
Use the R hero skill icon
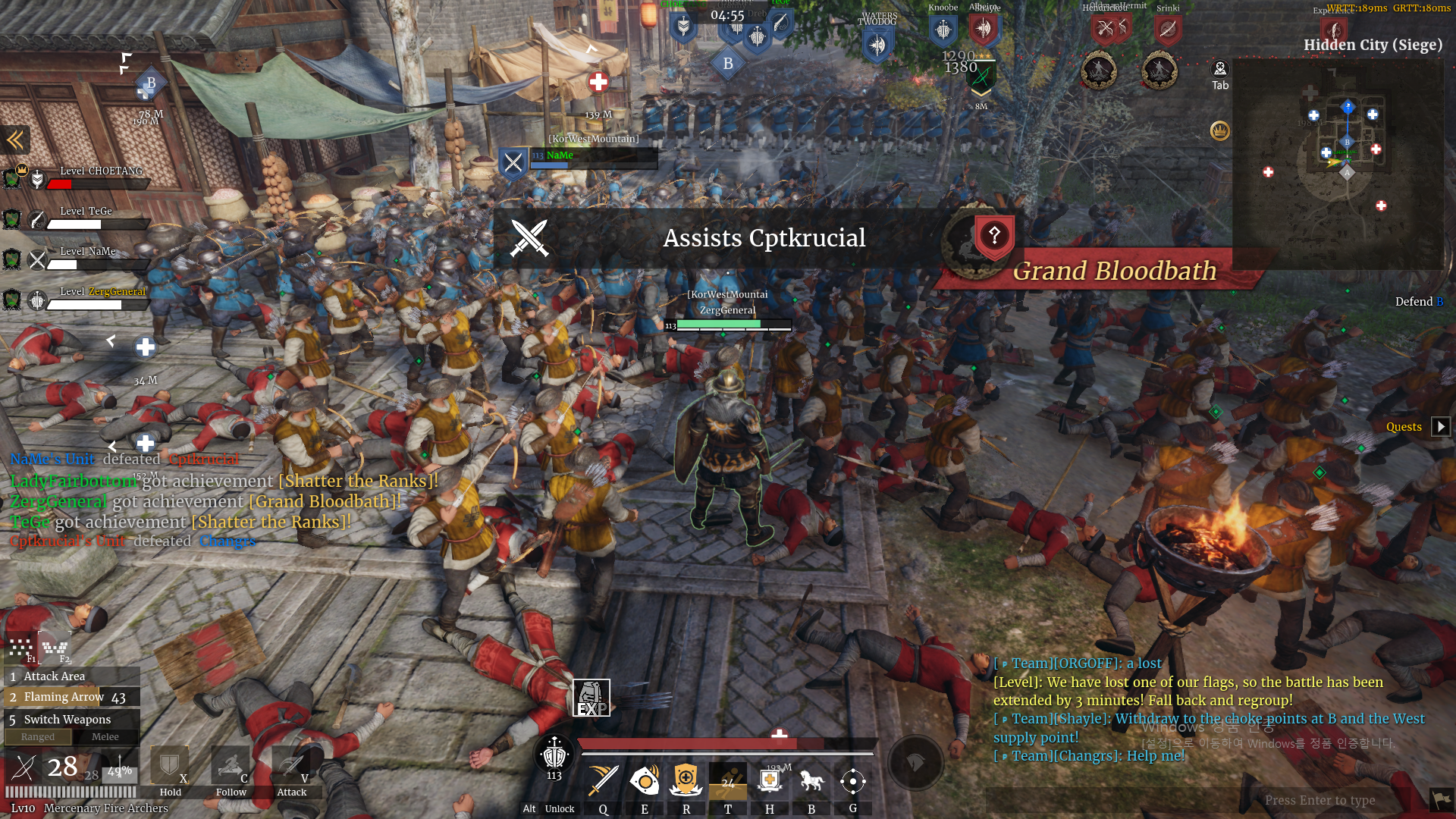pos(686,781)
